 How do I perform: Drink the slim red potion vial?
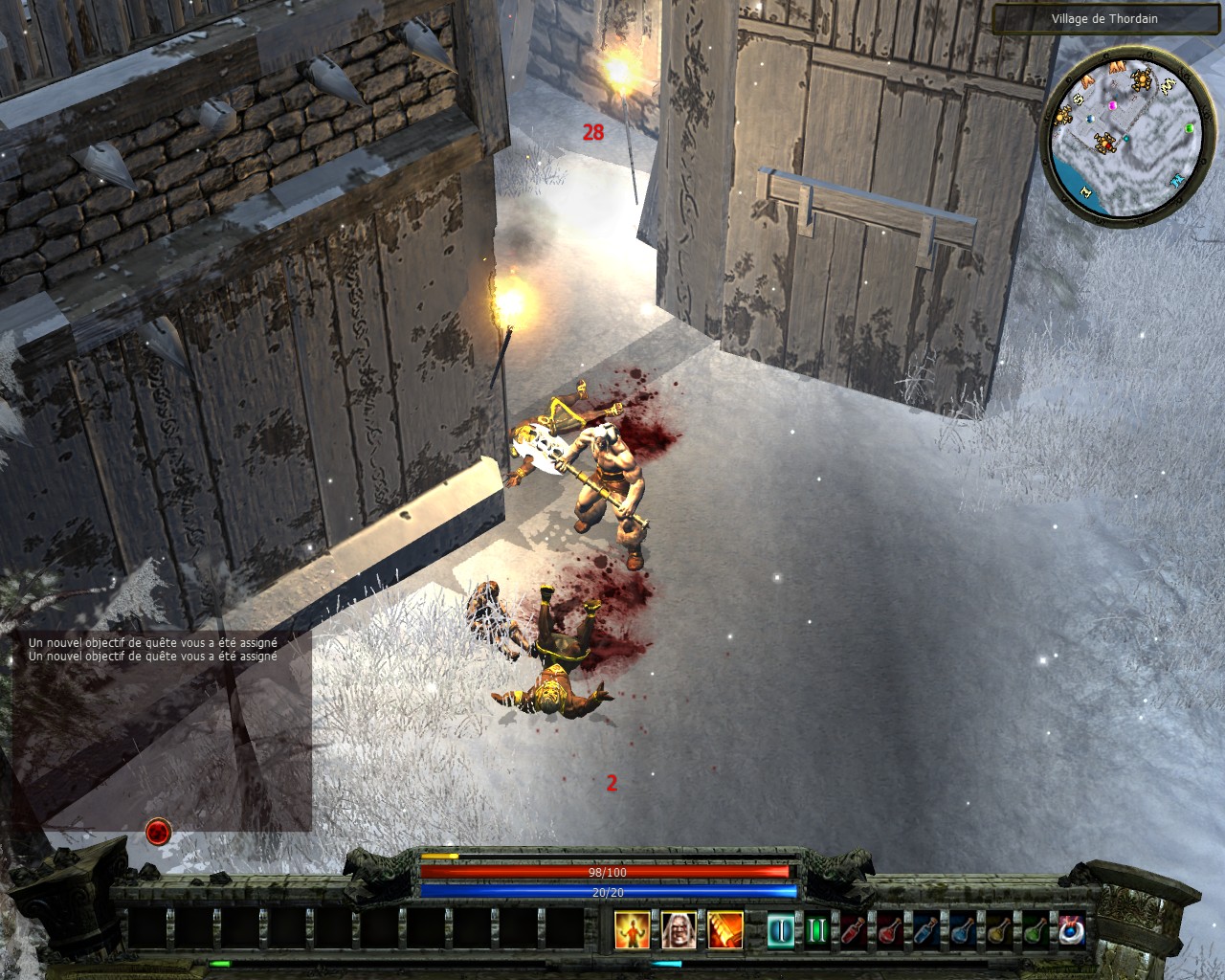(x=853, y=930)
